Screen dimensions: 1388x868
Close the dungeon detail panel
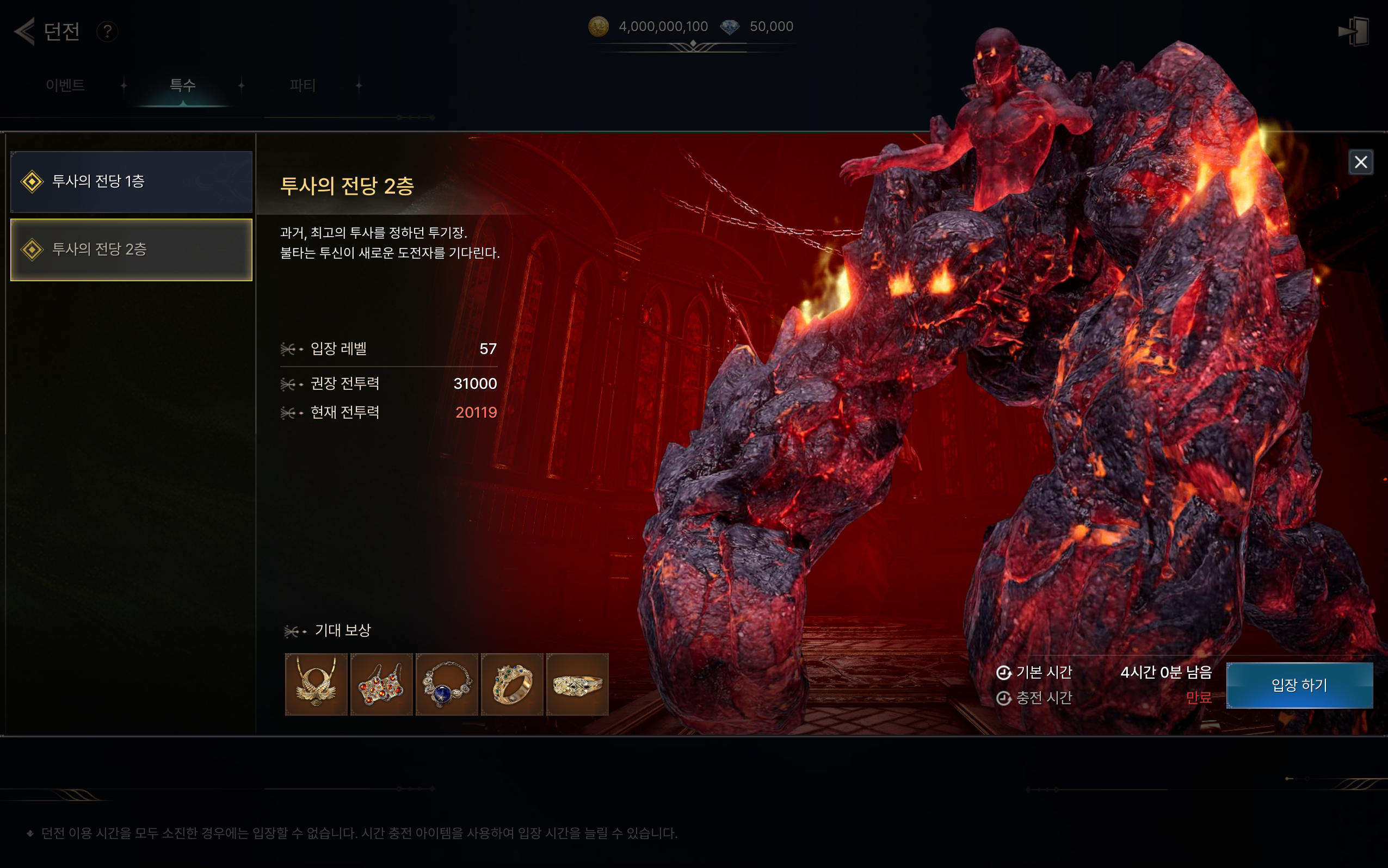[1360, 162]
